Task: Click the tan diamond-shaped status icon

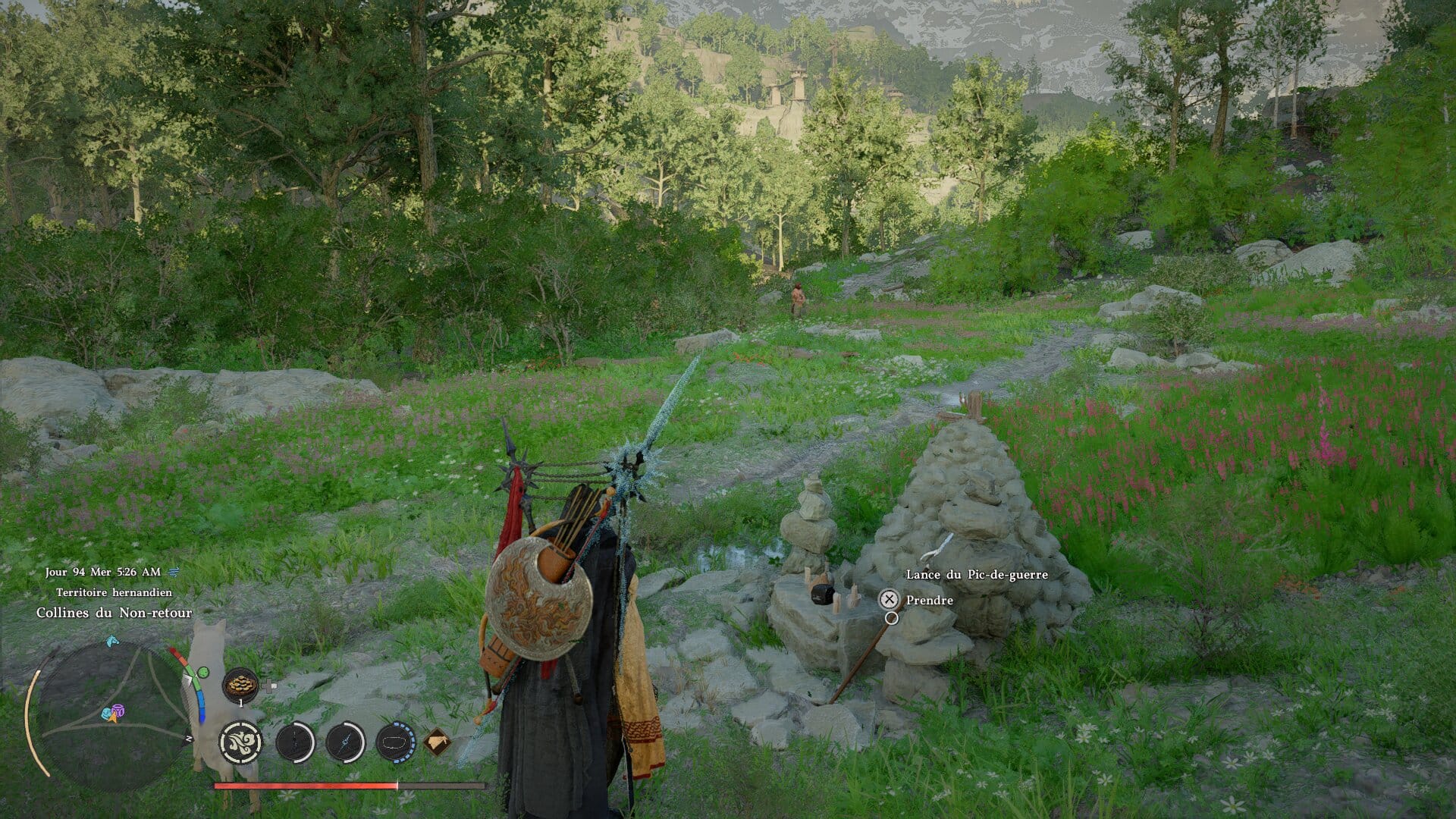Action: [436, 742]
